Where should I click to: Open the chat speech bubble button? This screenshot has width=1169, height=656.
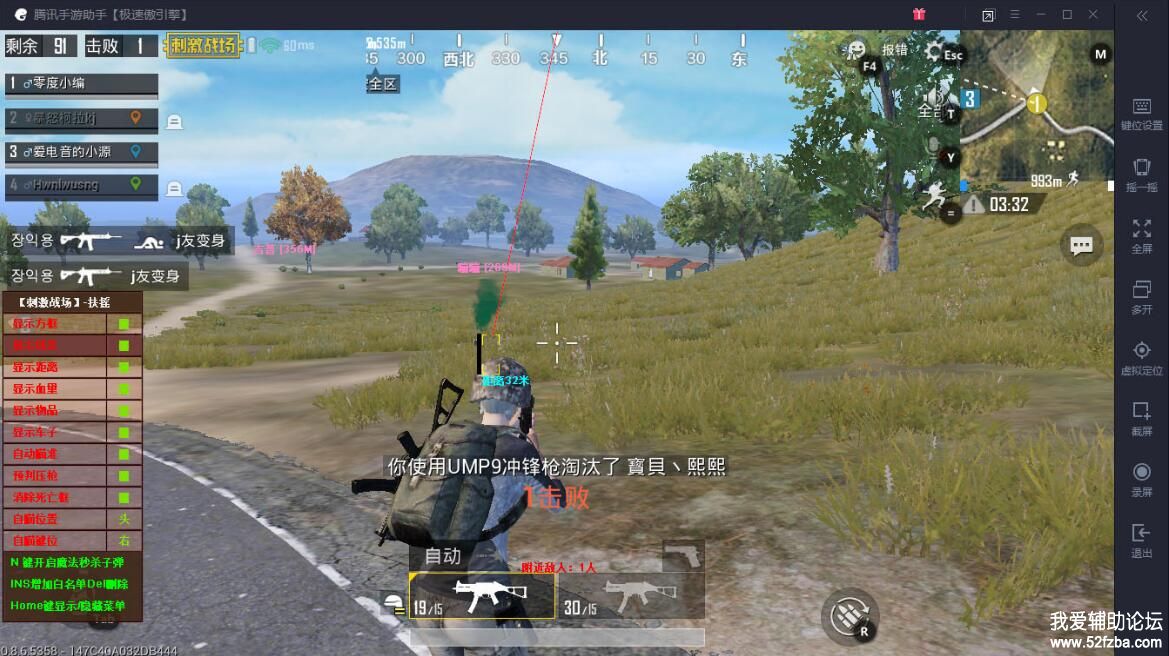pos(1081,245)
